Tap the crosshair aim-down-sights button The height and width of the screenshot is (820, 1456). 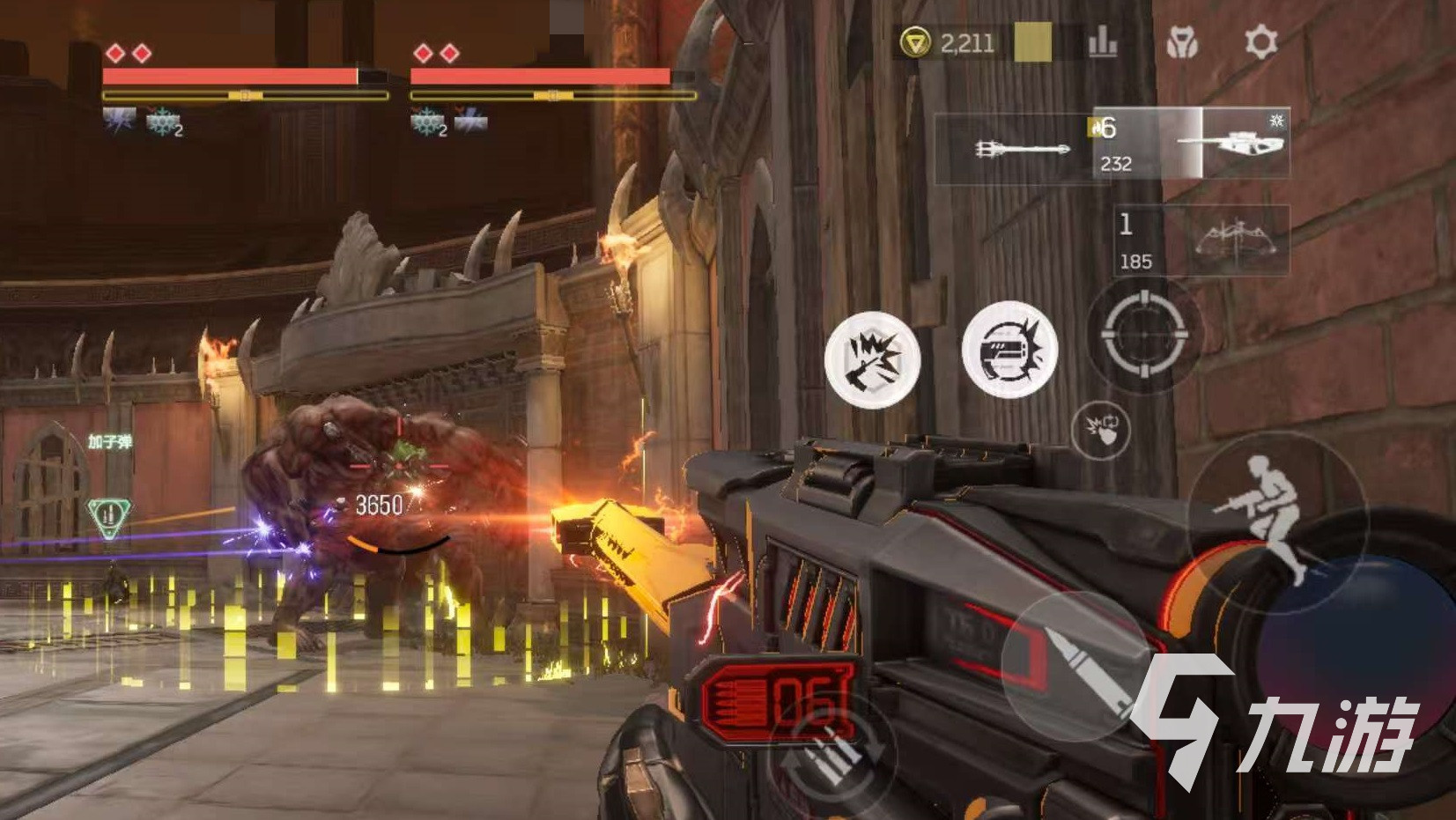(1143, 335)
